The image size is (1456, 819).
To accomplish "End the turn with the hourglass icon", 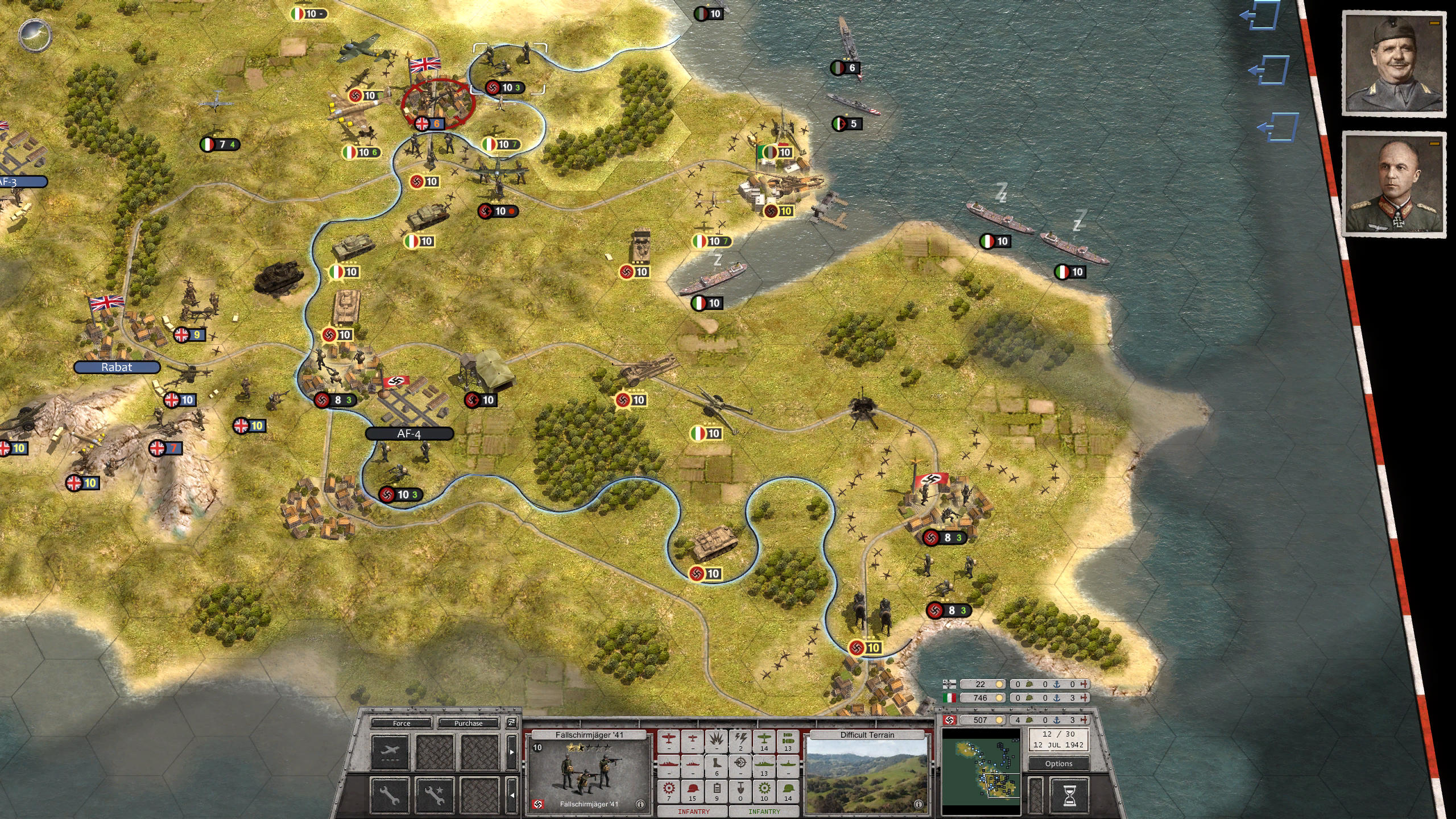I will coord(1070,796).
